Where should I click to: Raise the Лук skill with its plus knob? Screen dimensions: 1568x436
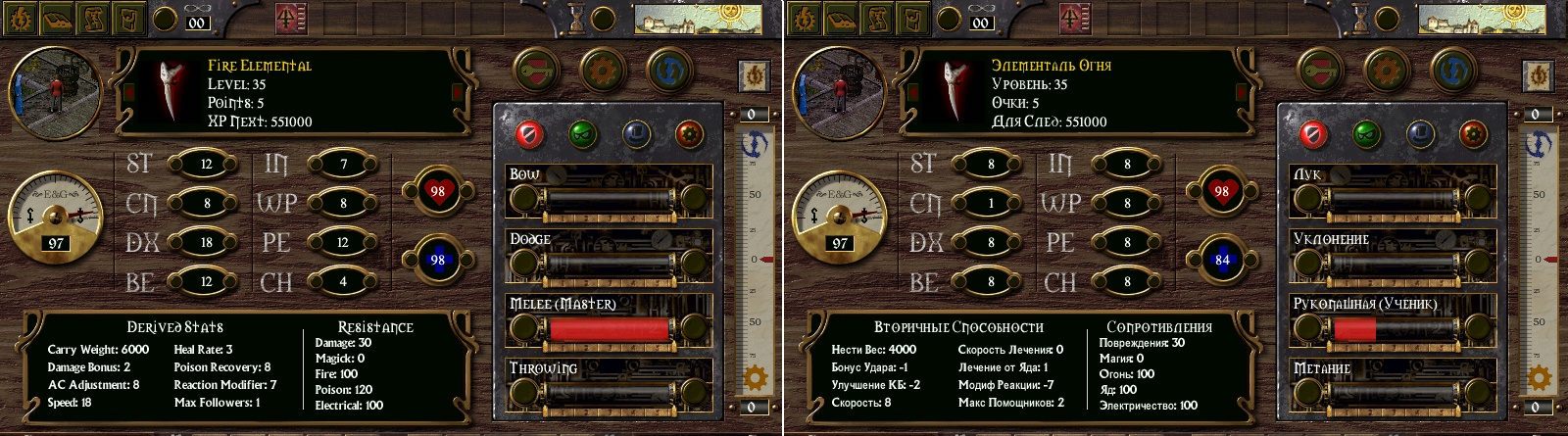1478,200
